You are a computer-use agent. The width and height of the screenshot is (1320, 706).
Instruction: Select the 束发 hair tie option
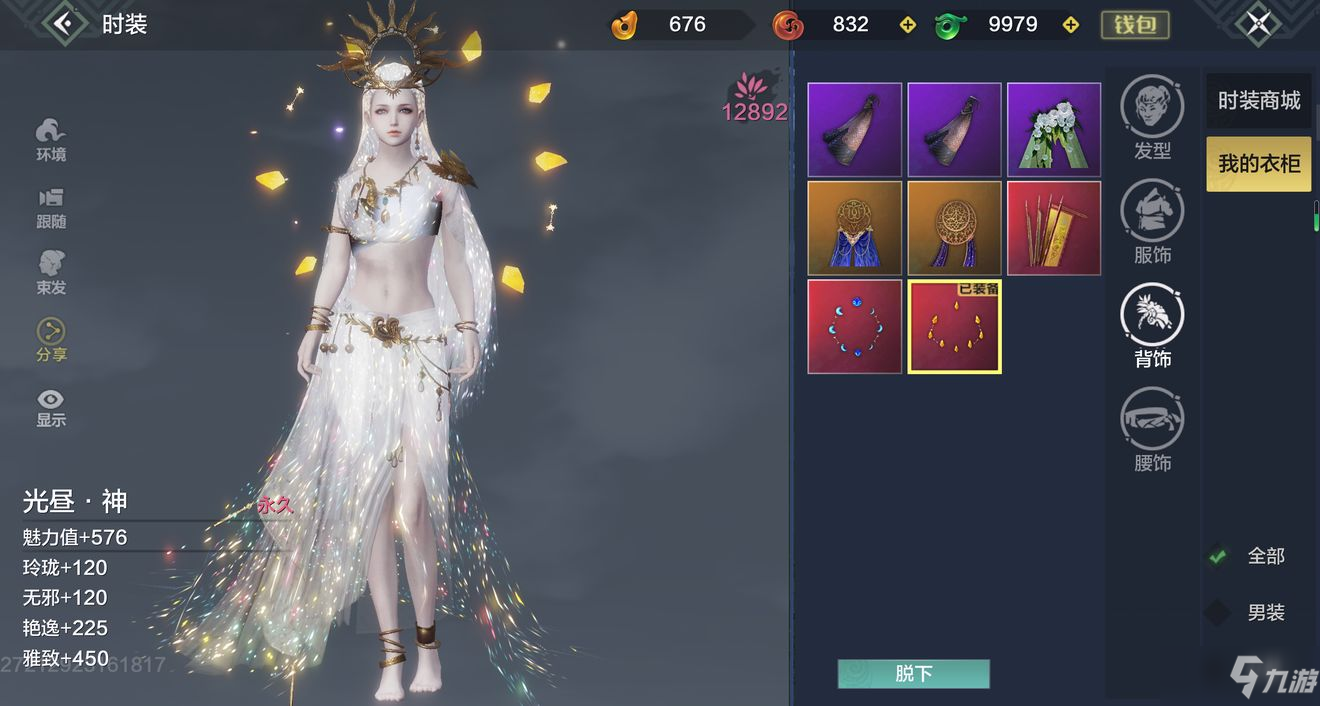click(51, 273)
